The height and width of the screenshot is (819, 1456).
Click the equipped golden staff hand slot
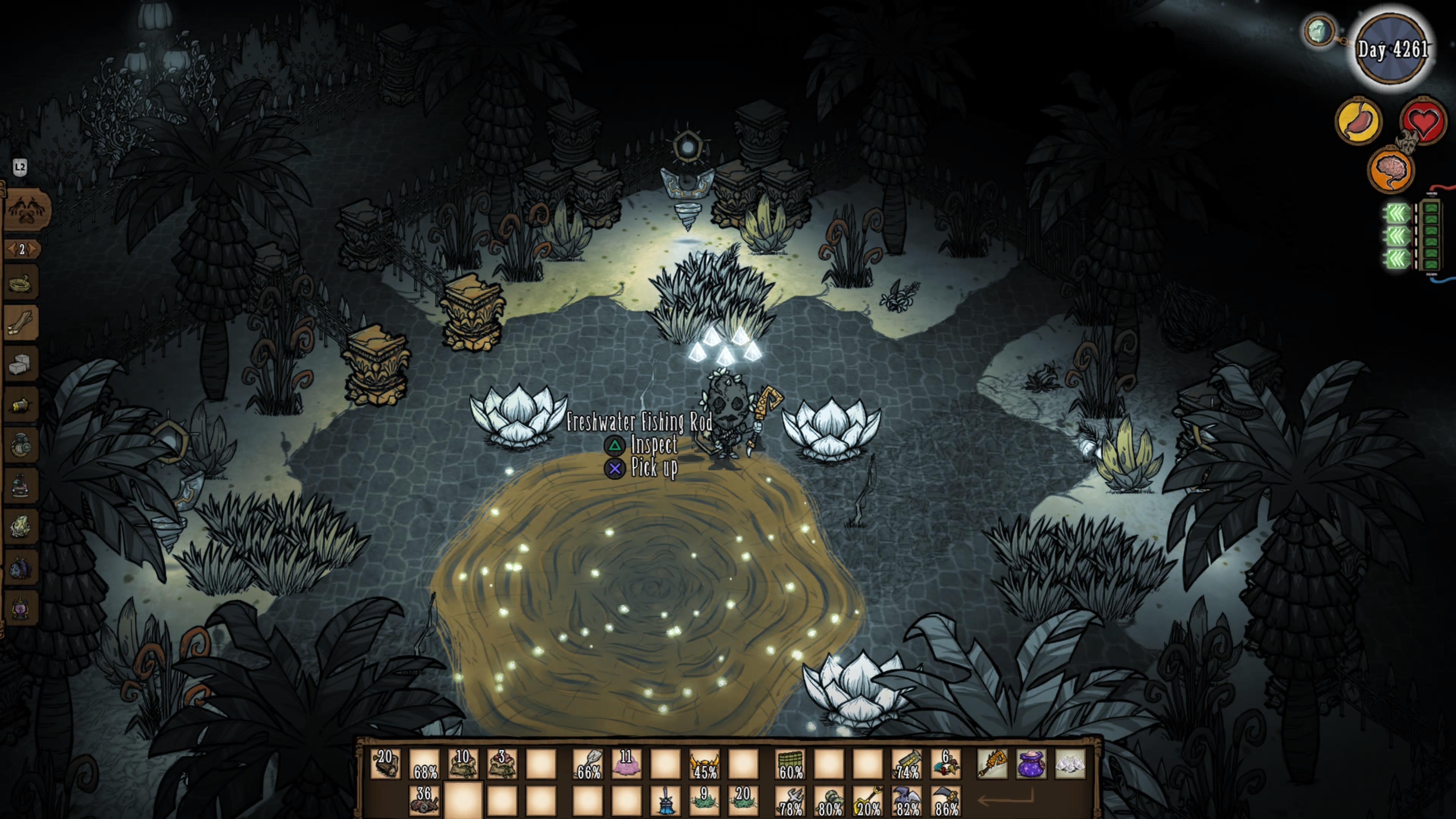coord(992,764)
